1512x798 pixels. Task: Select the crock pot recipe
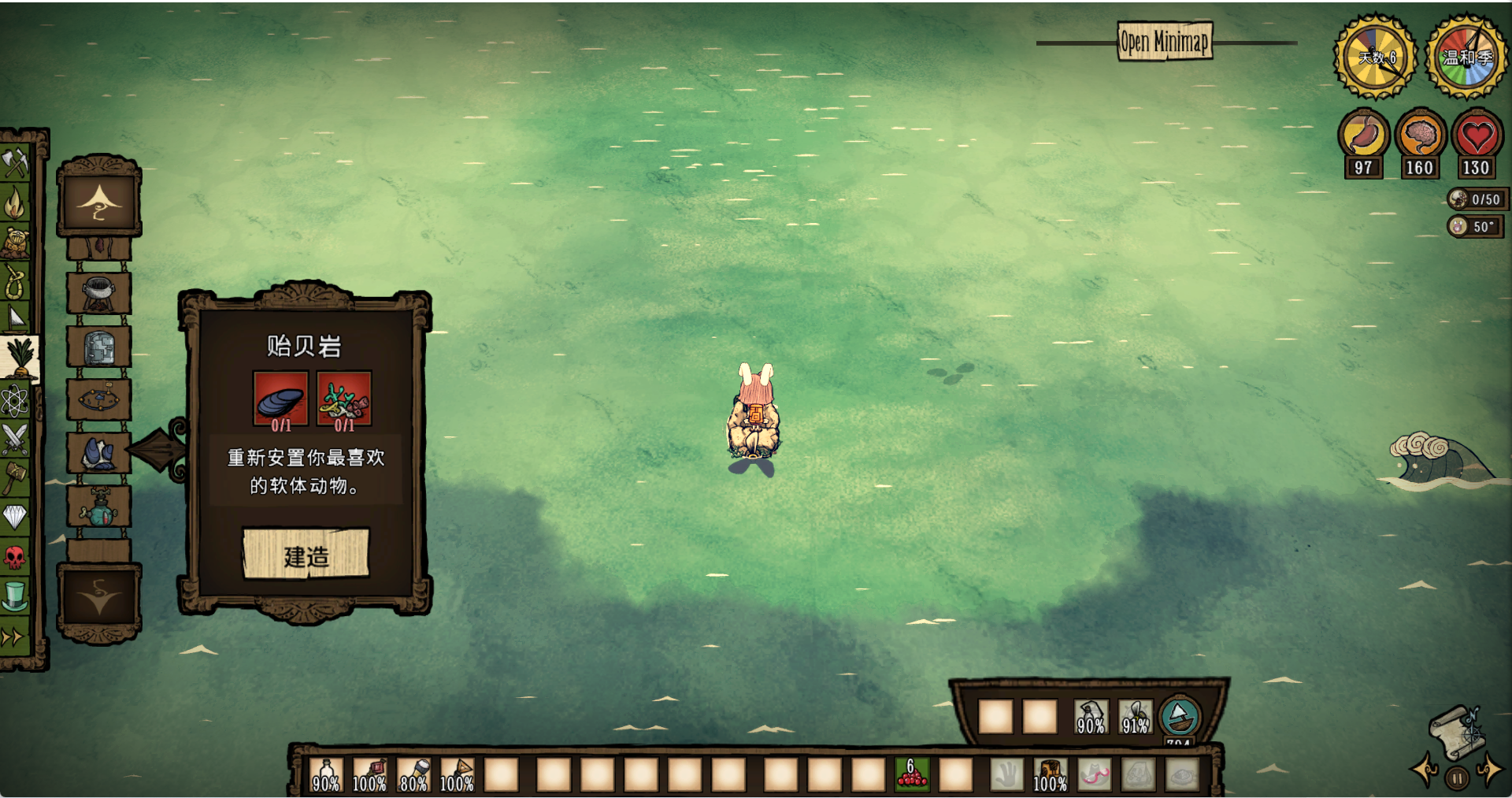[99, 293]
